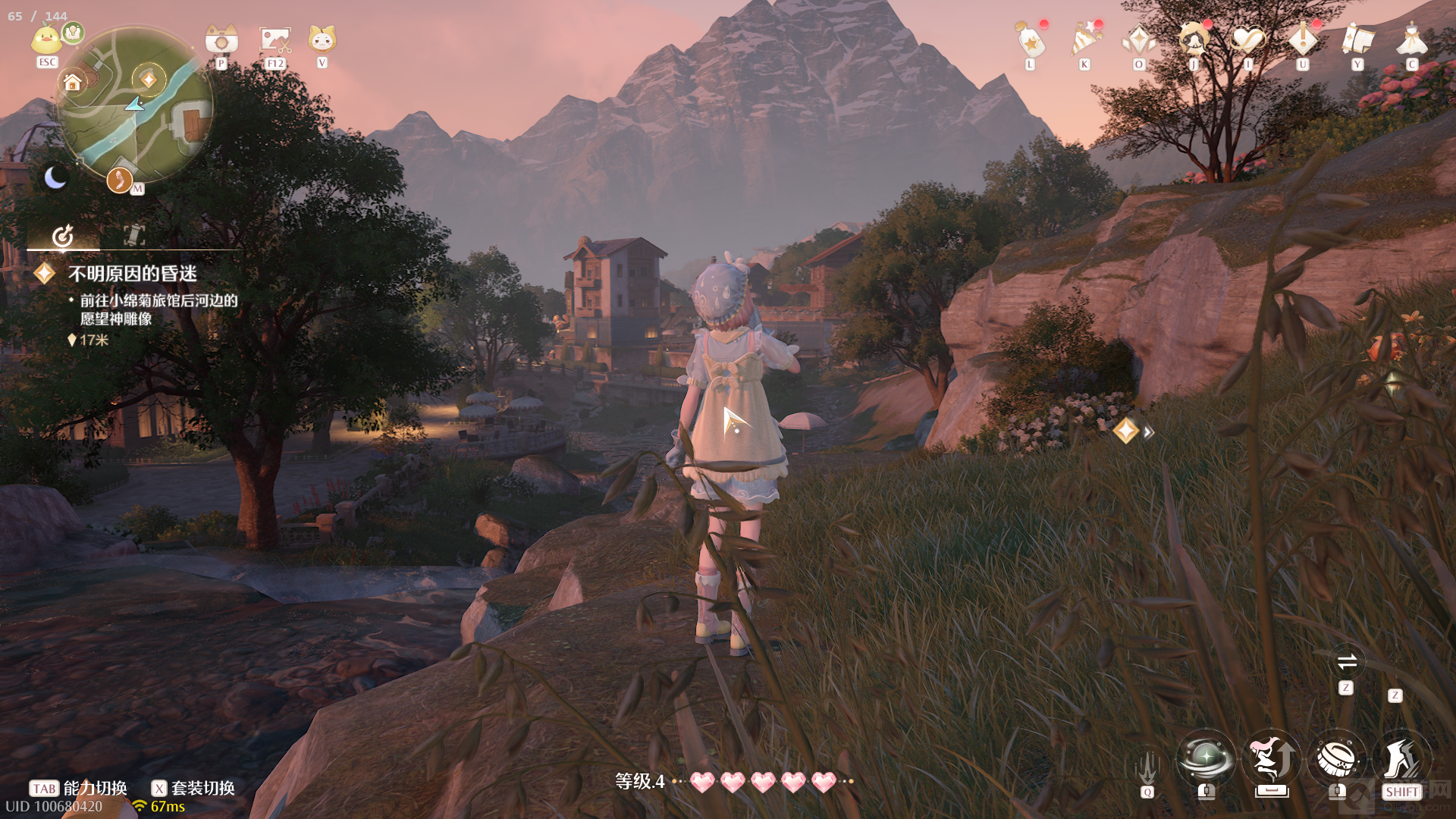
Task: Open the heart infinity icon
Action: pyautogui.click(x=1248, y=39)
